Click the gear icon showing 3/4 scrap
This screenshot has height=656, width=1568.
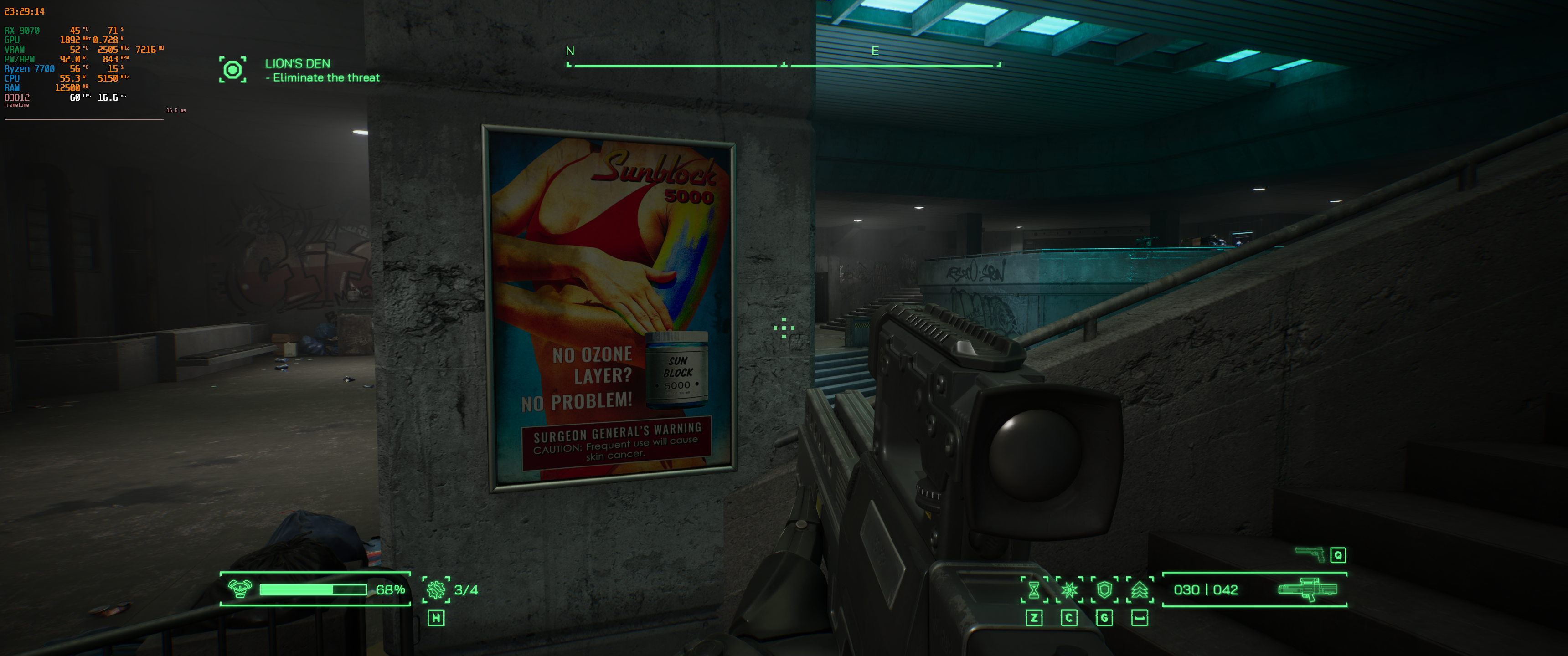pos(436,589)
